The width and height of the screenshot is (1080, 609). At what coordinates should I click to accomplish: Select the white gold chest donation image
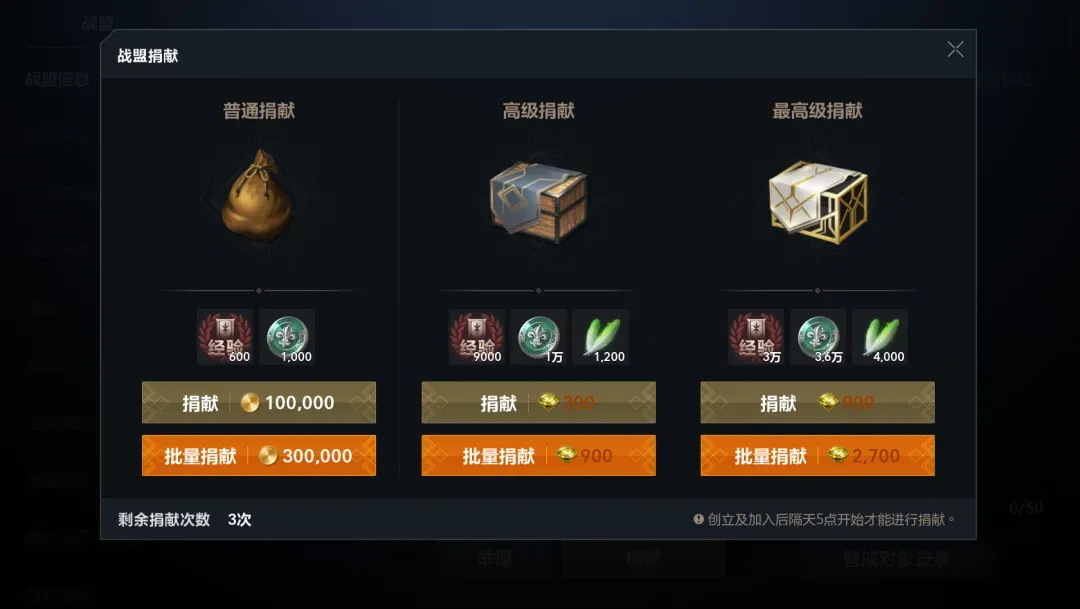817,197
